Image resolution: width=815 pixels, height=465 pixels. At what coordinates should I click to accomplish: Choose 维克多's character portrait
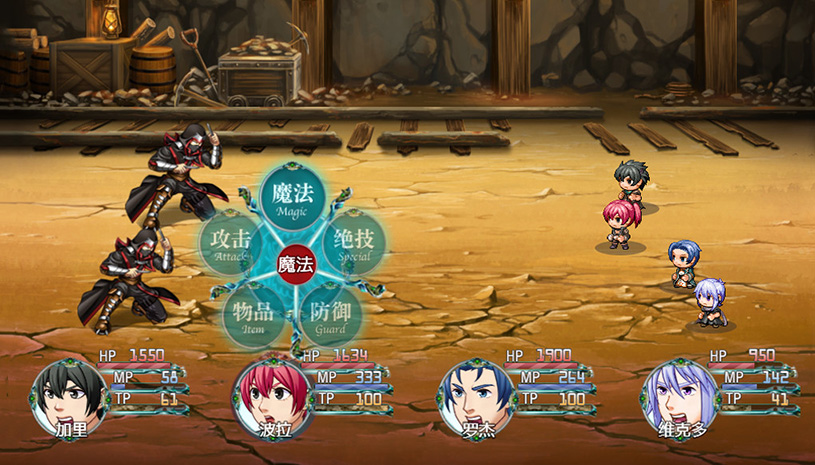click(678, 395)
